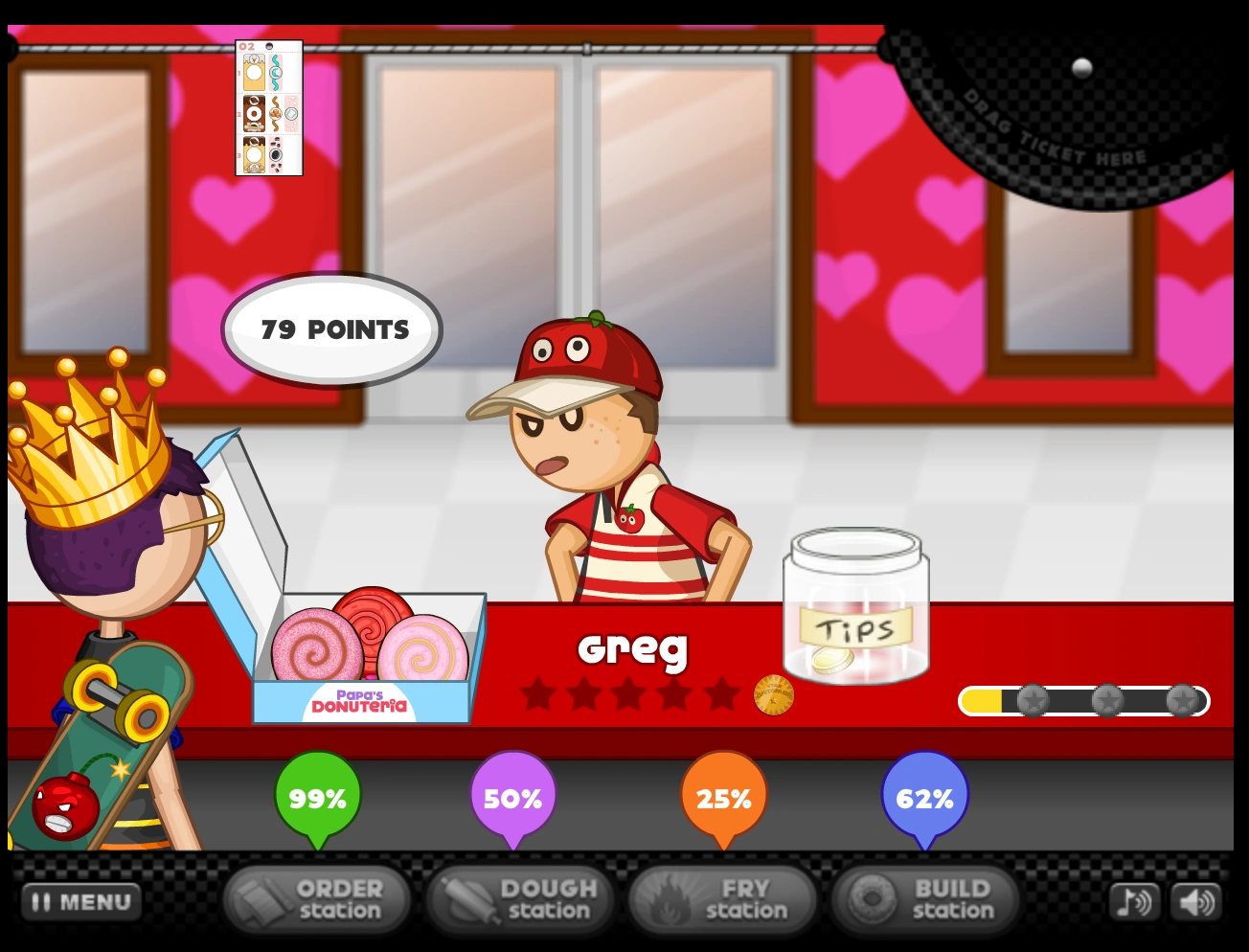Click the blue 62% bubble above Build Station

click(924, 796)
